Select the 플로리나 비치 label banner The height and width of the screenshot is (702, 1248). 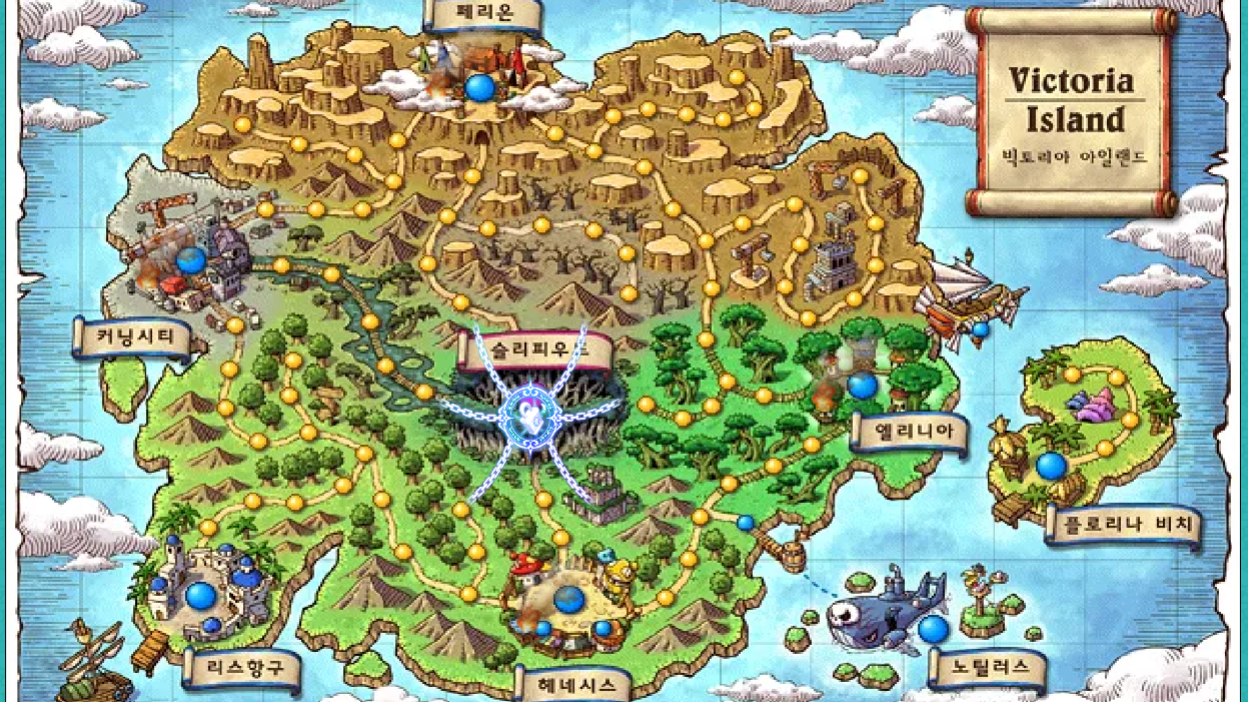[1123, 526]
